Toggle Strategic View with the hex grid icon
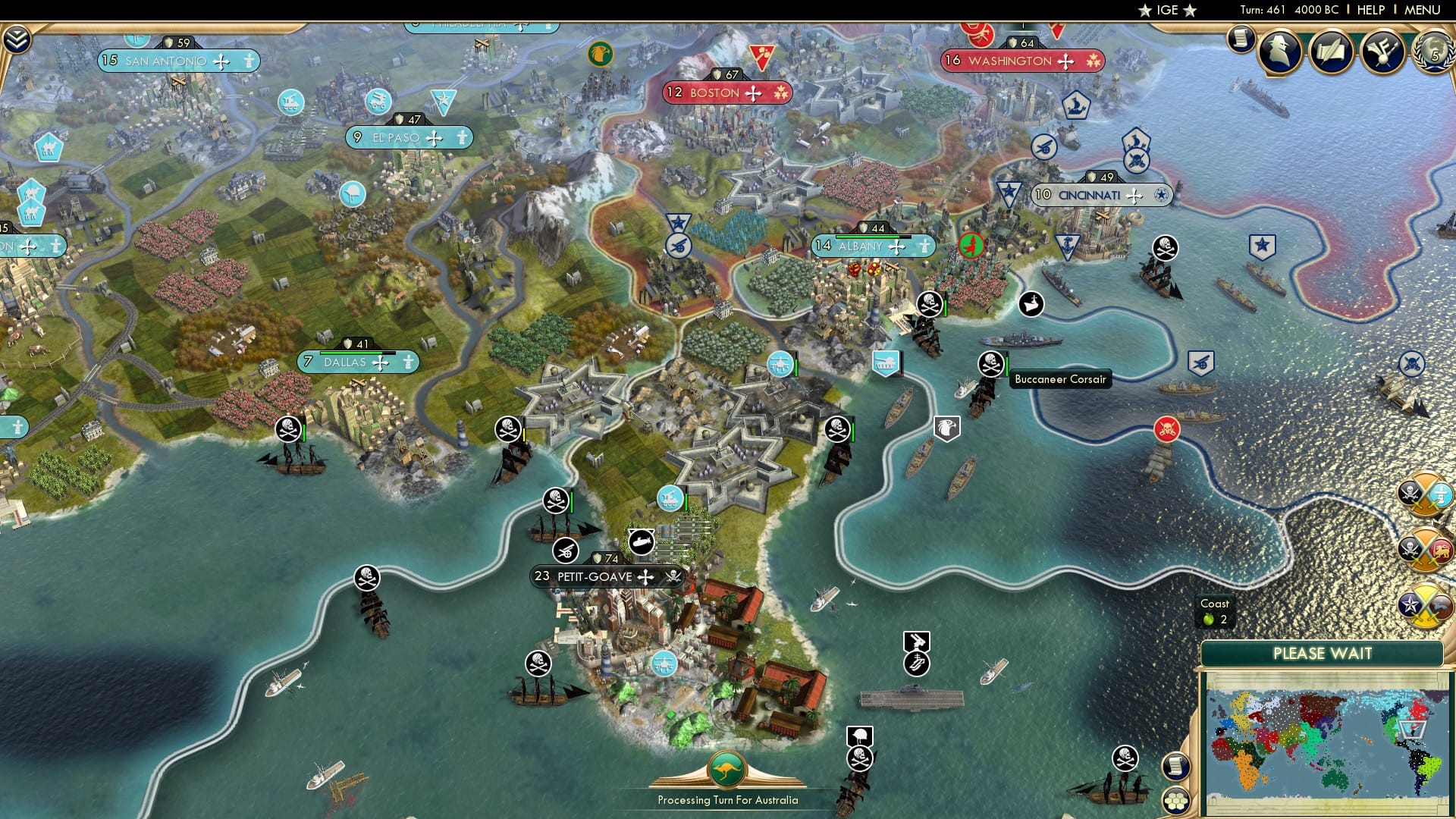The width and height of the screenshot is (1456, 819). click(x=1177, y=802)
